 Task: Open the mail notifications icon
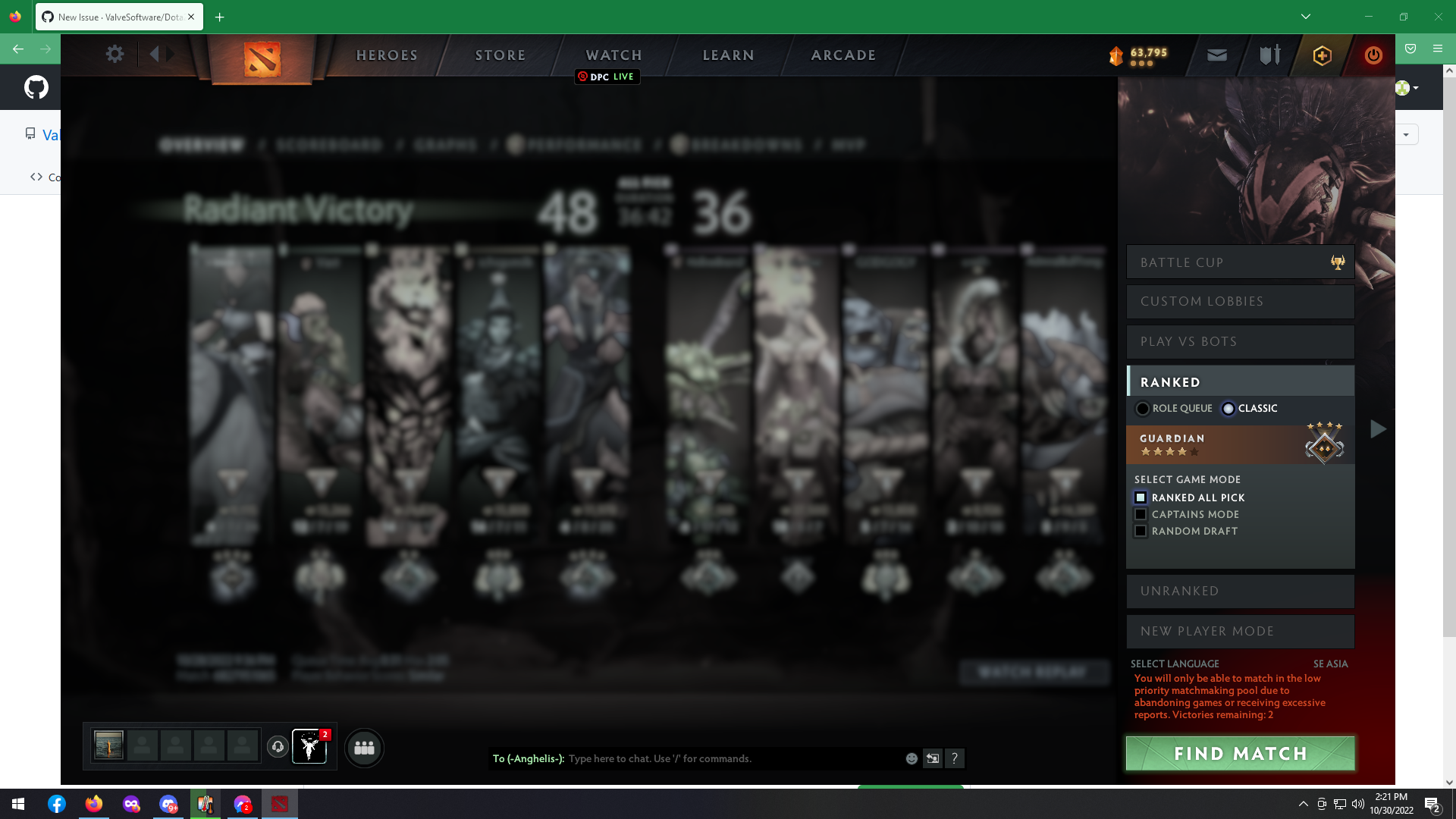pyautogui.click(x=1216, y=55)
